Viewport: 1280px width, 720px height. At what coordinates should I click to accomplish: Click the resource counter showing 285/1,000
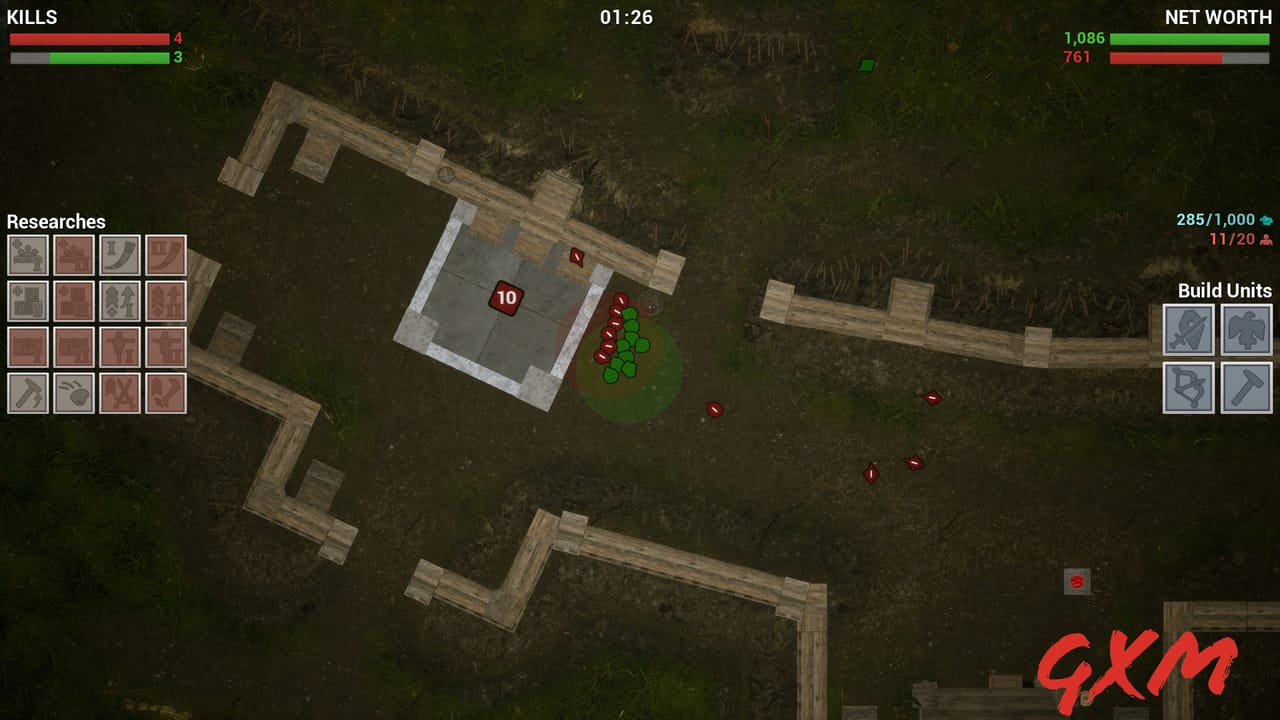tap(1215, 218)
